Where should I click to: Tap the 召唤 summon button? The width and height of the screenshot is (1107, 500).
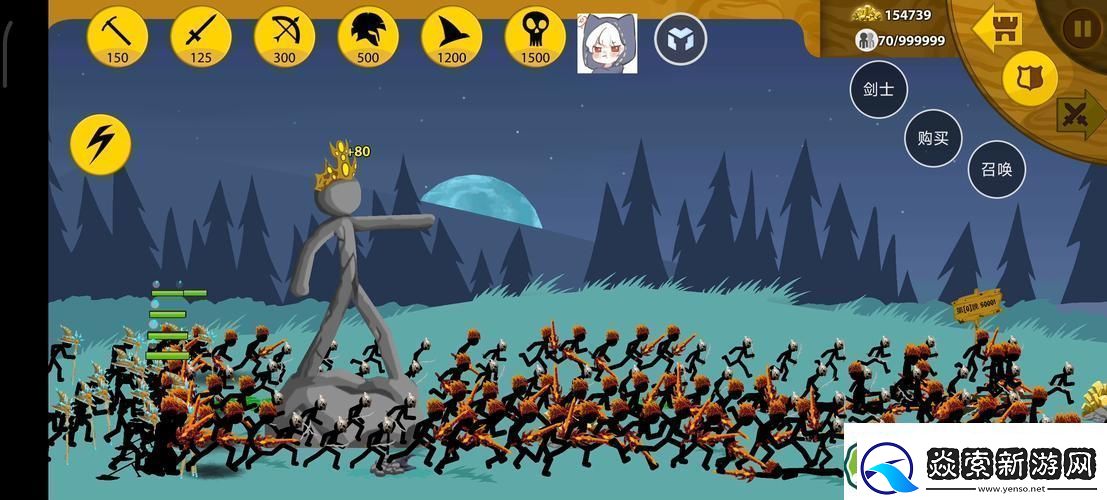click(x=996, y=169)
